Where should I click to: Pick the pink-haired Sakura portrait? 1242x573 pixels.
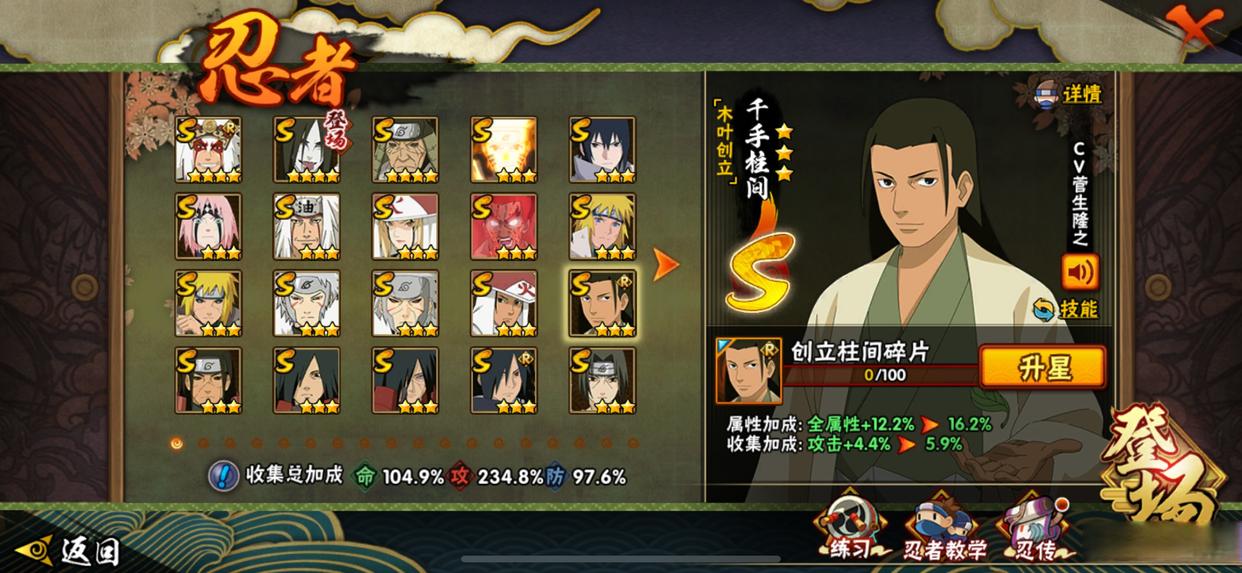pyautogui.click(x=208, y=226)
